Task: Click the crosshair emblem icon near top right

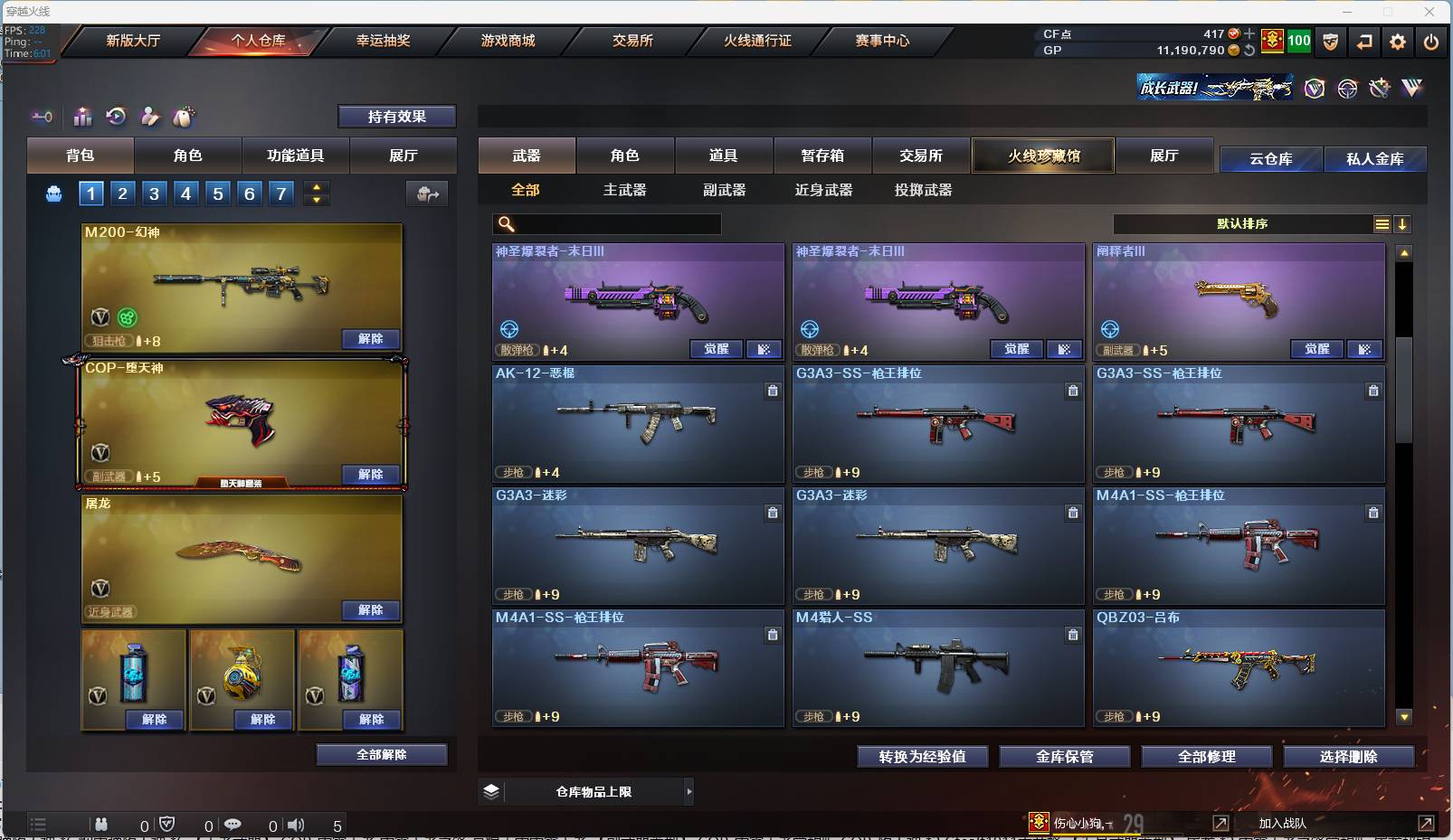Action: coord(1346,88)
